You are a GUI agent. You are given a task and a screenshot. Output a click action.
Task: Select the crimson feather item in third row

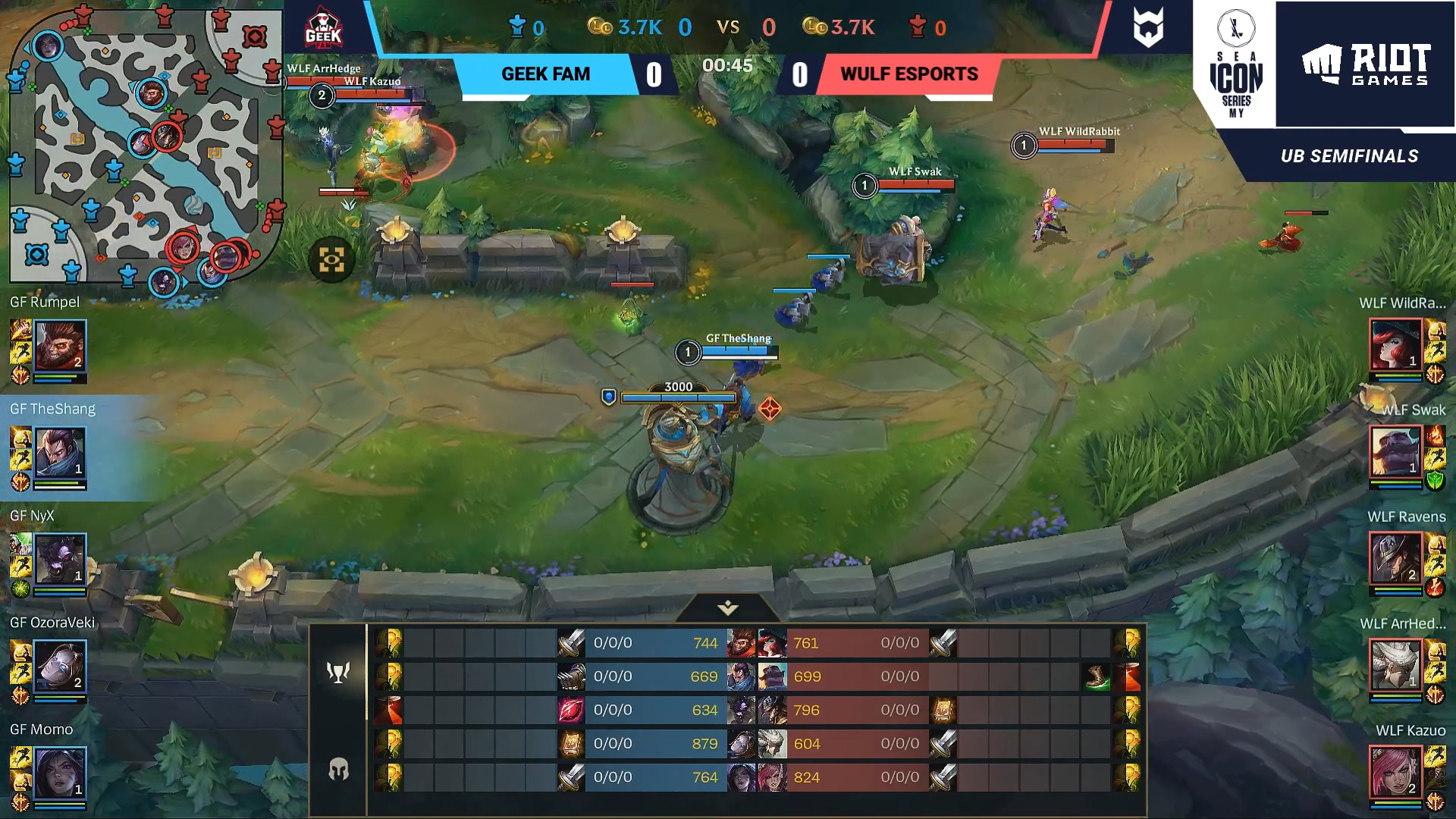coord(571,710)
